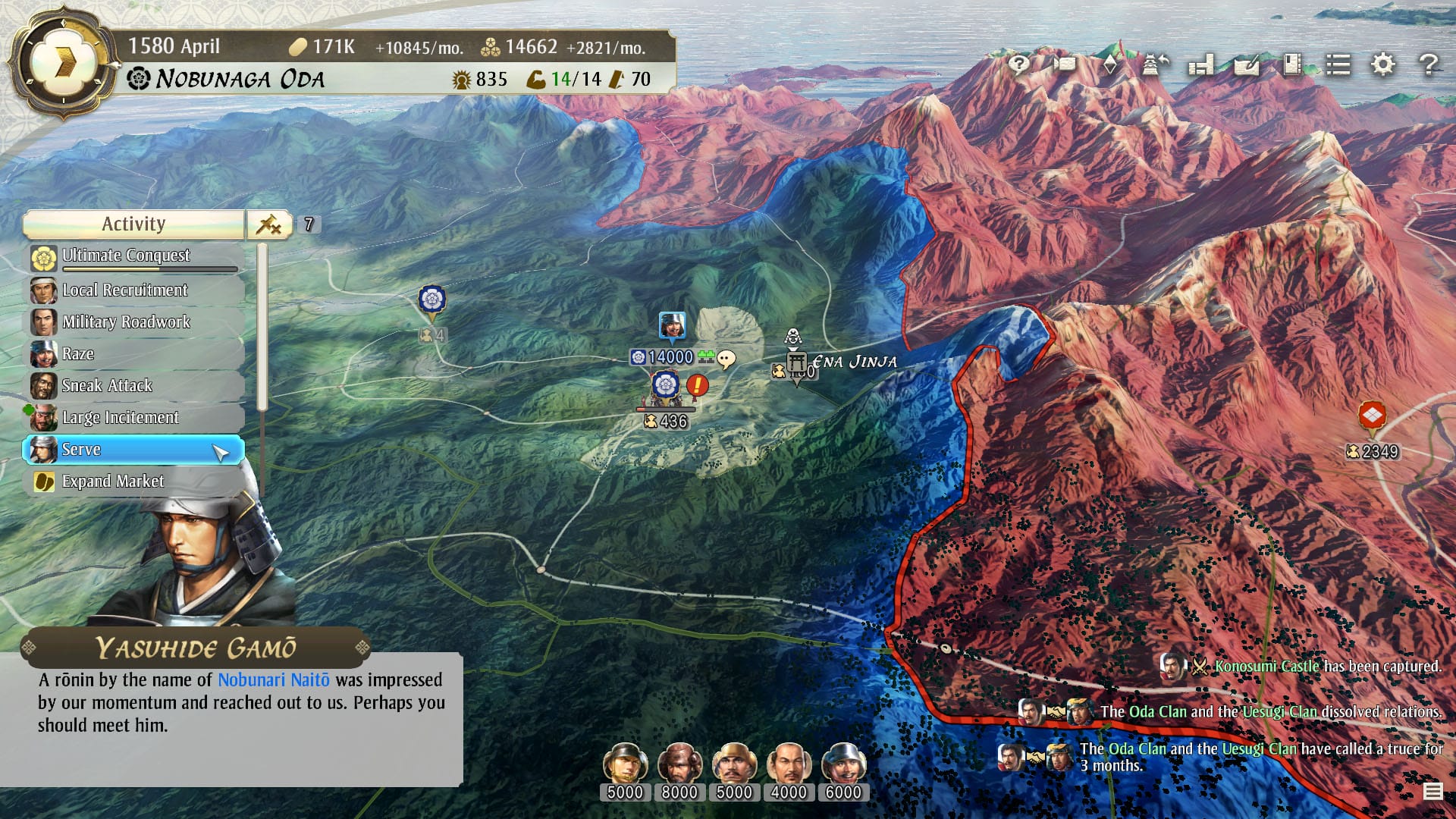Switch to the Activity tab

coord(133,224)
